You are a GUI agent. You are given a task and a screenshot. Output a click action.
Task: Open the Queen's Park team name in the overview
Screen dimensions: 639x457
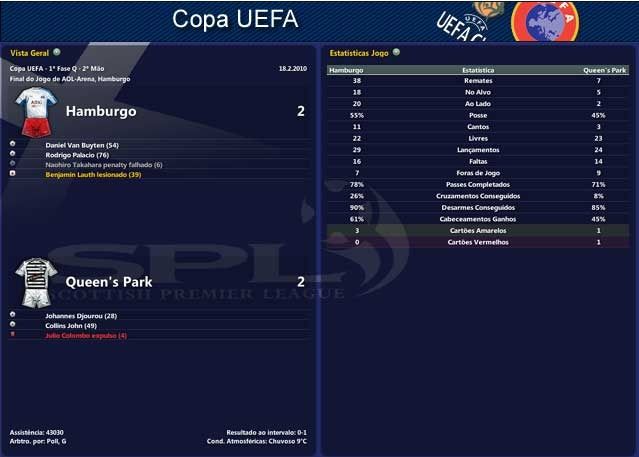[109, 282]
